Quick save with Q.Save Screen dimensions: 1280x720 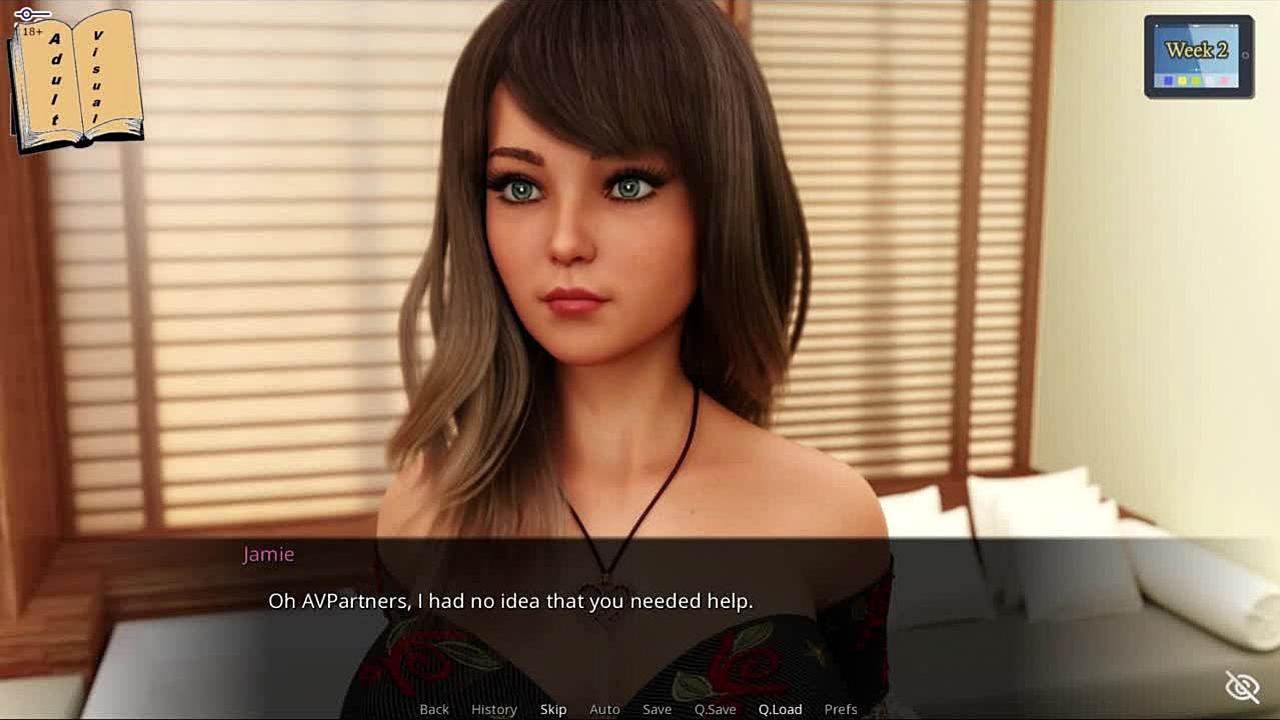(715, 709)
